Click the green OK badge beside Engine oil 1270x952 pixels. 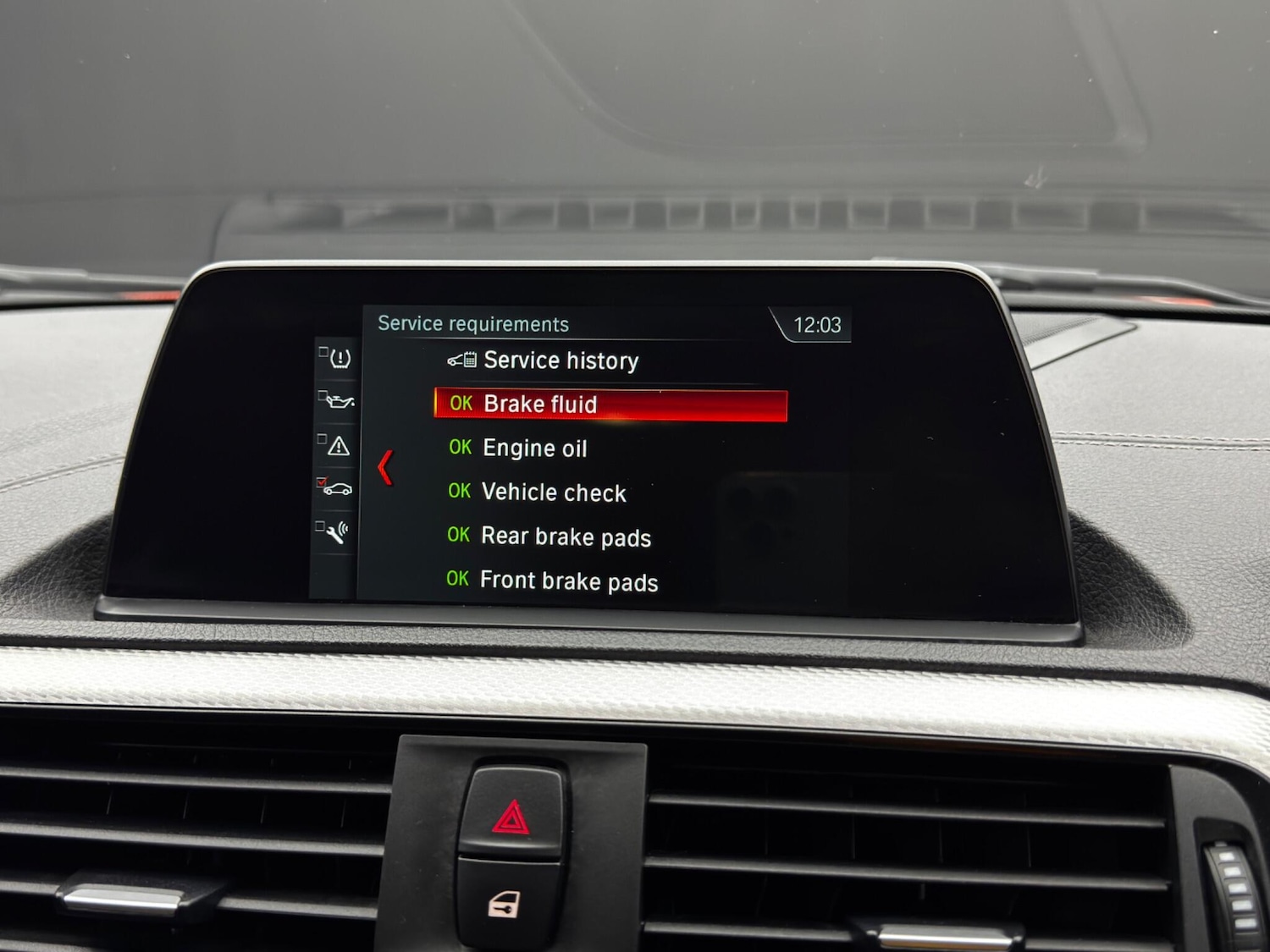point(460,448)
